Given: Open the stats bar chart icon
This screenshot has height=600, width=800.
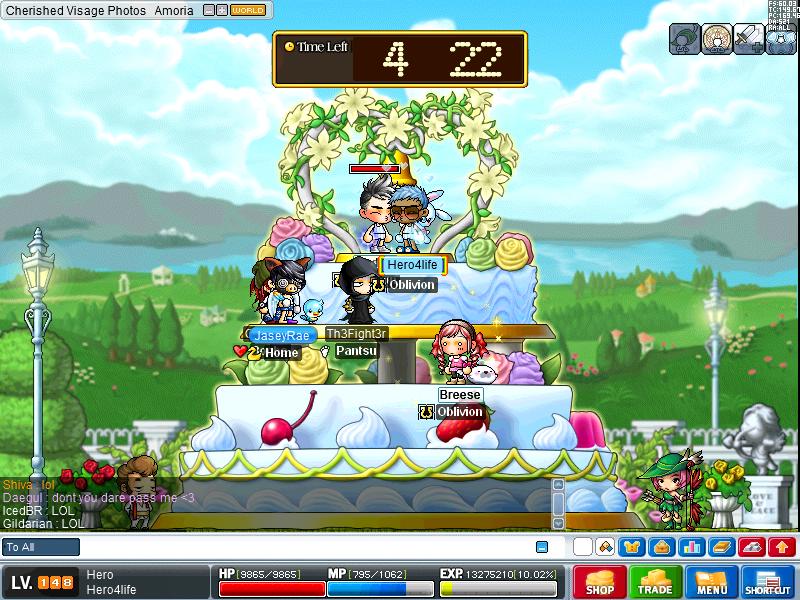Looking at the screenshot, I should (x=691, y=547).
